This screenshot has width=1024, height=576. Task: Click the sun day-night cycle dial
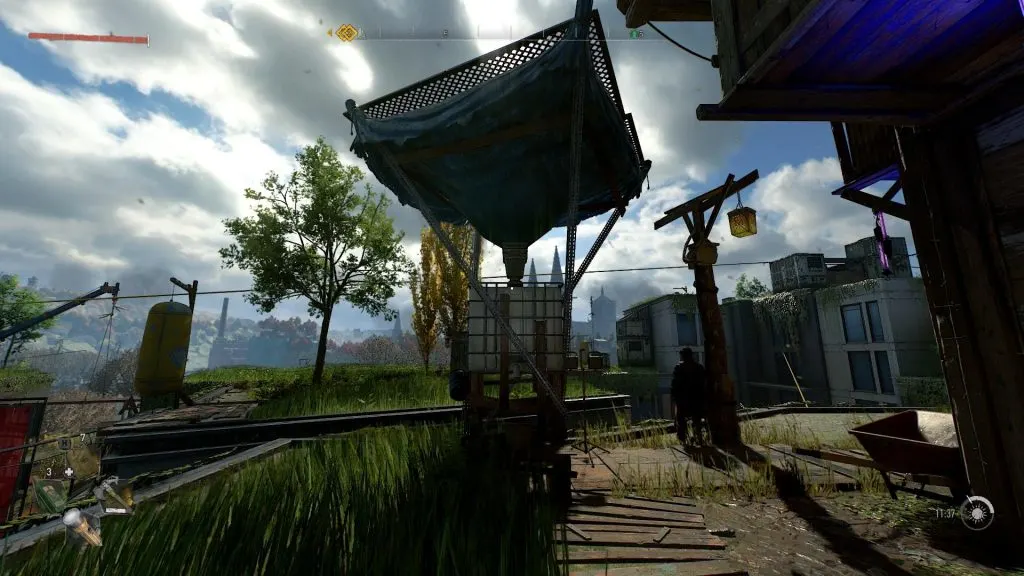977,513
